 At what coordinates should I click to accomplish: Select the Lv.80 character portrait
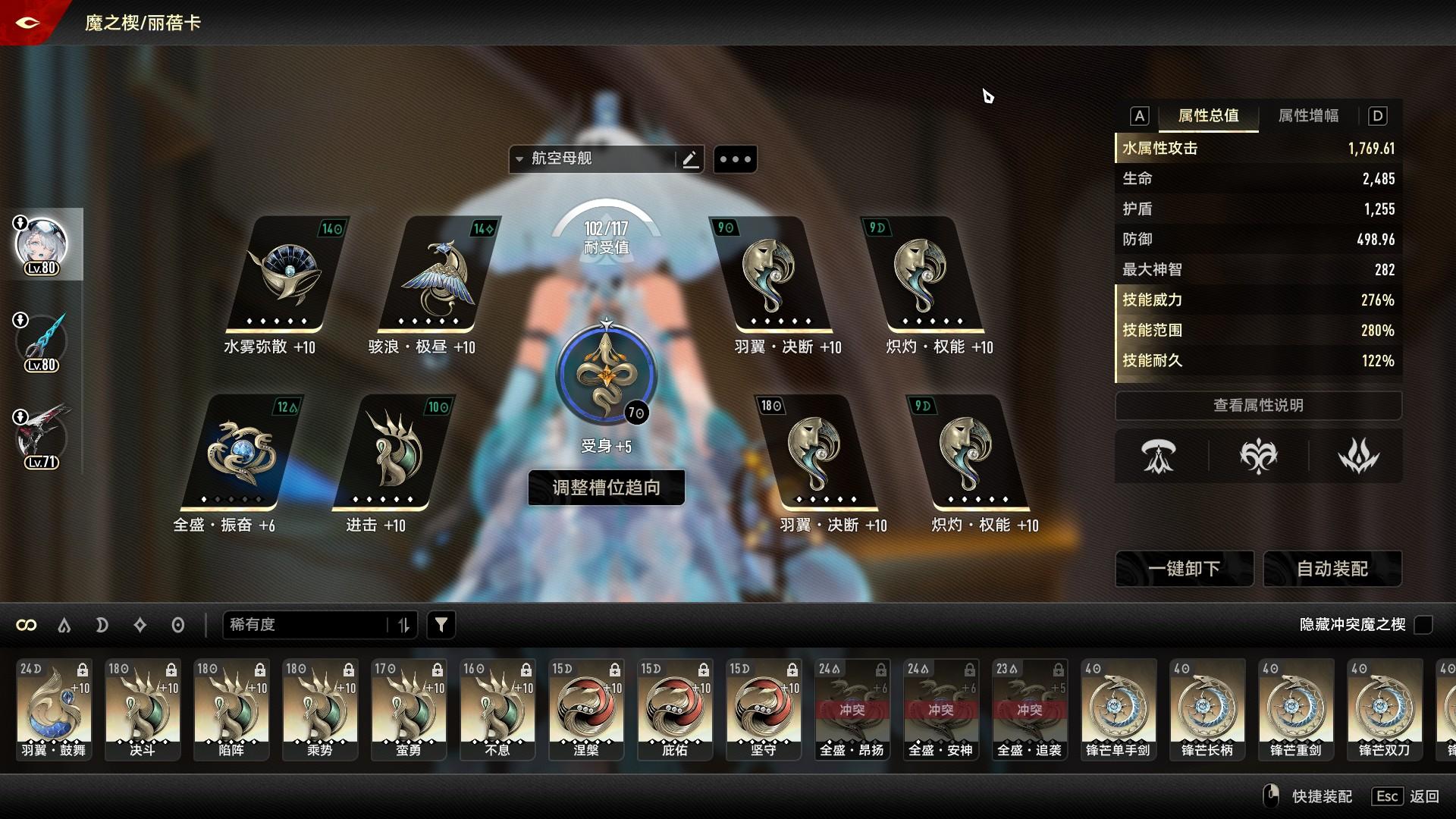pyautogui.click(x=42, y=244)
